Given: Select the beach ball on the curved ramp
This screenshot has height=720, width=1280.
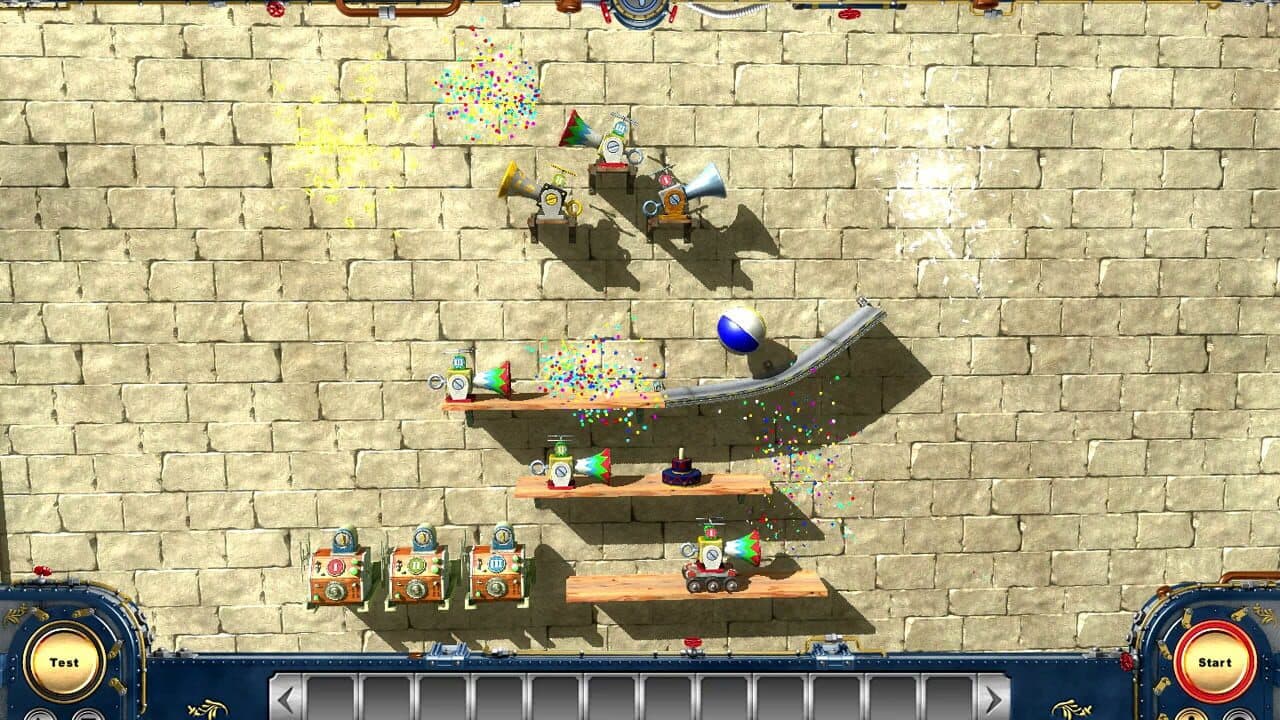Looking at the screenshot, I should 737,330.
